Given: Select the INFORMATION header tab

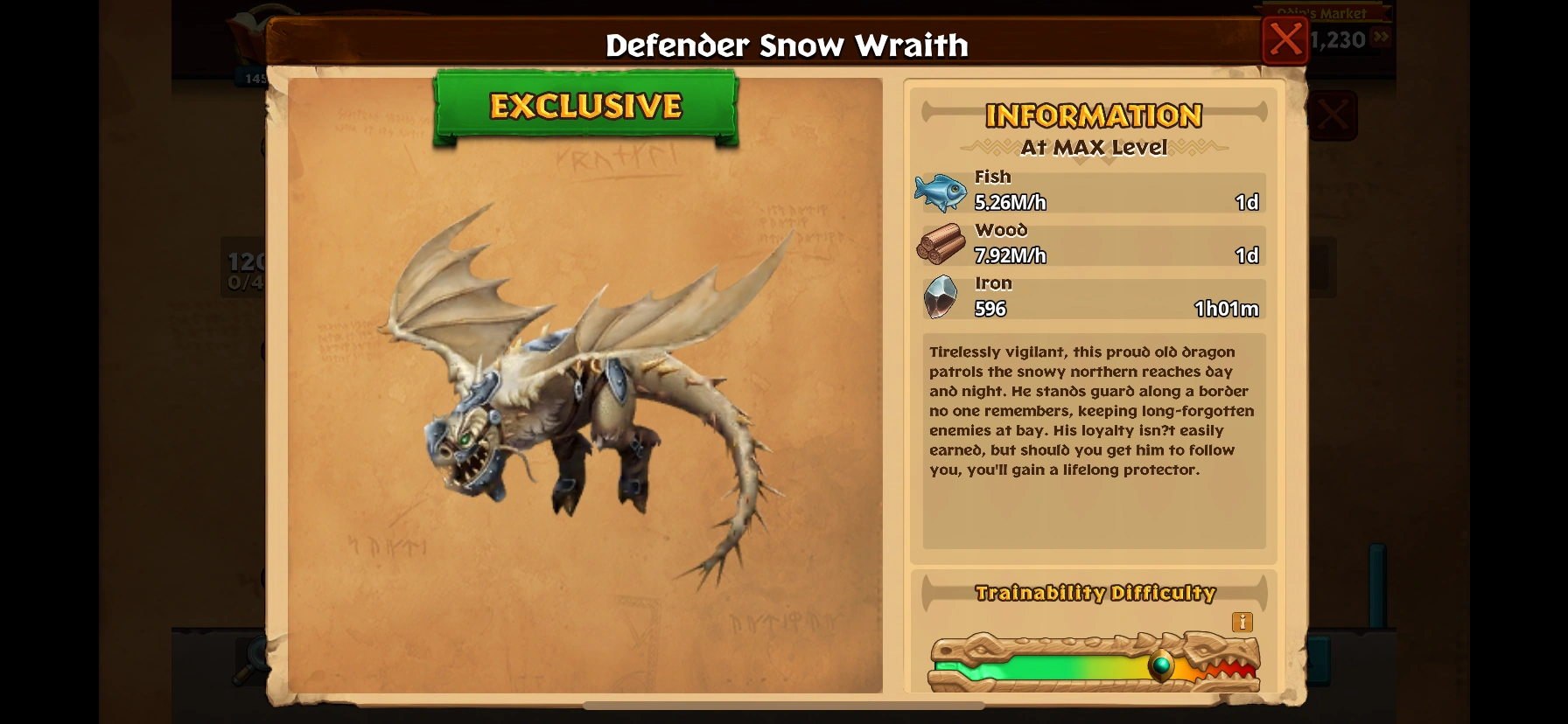Looking at the screenshot, I should point(1093,115).
